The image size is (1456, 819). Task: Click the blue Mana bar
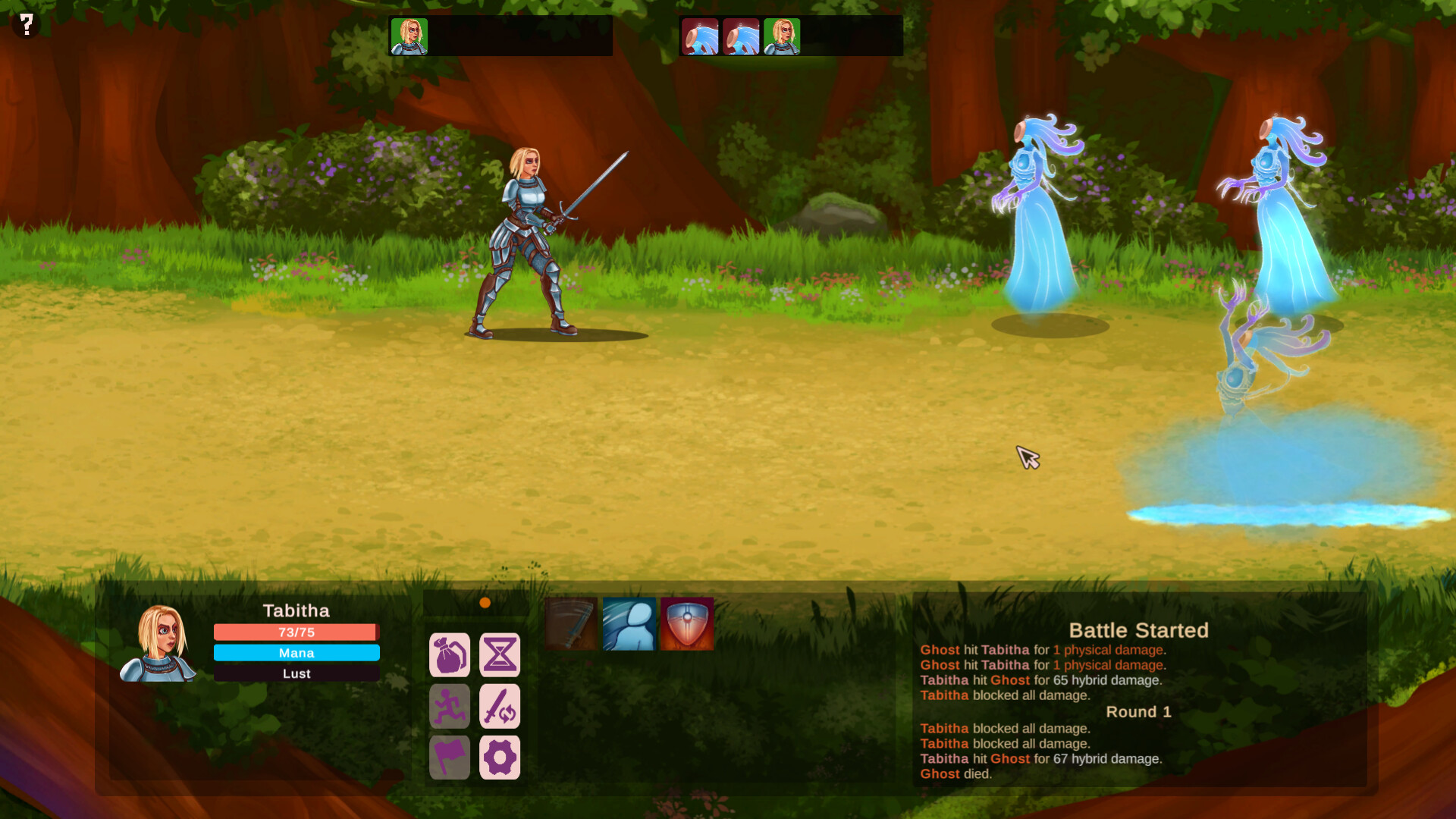pyautogui.click(x=296, y=652)
